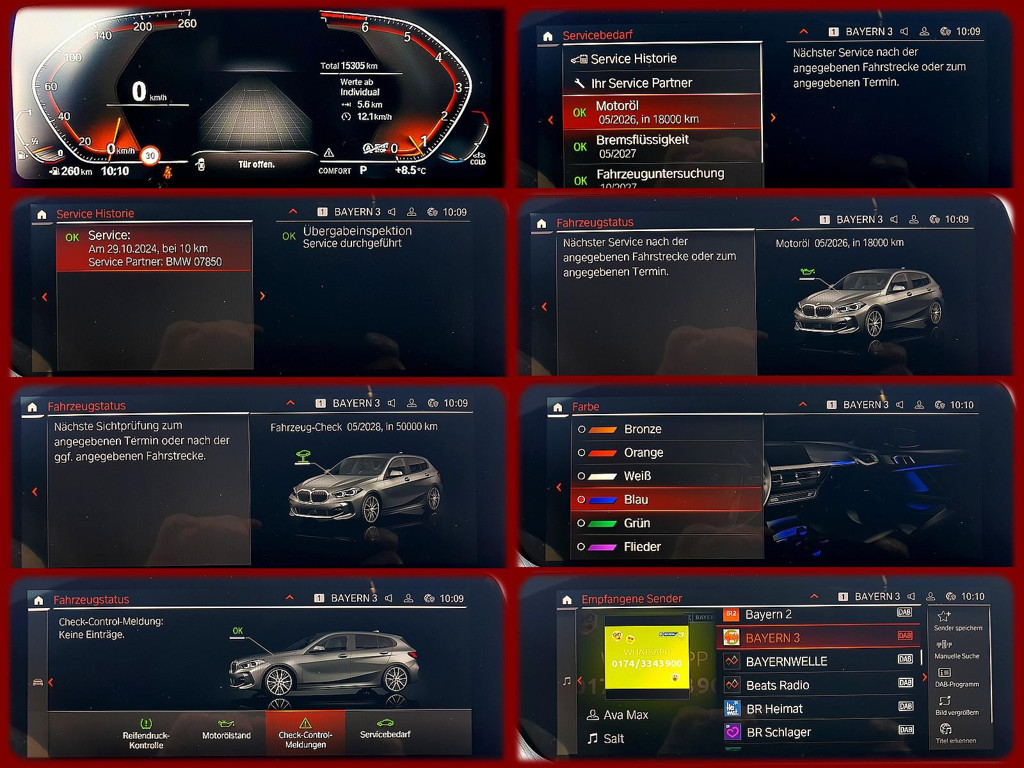Switch to the Reifendruck-Kontrolle tab

pyautogui.click(x=145, y=733)
